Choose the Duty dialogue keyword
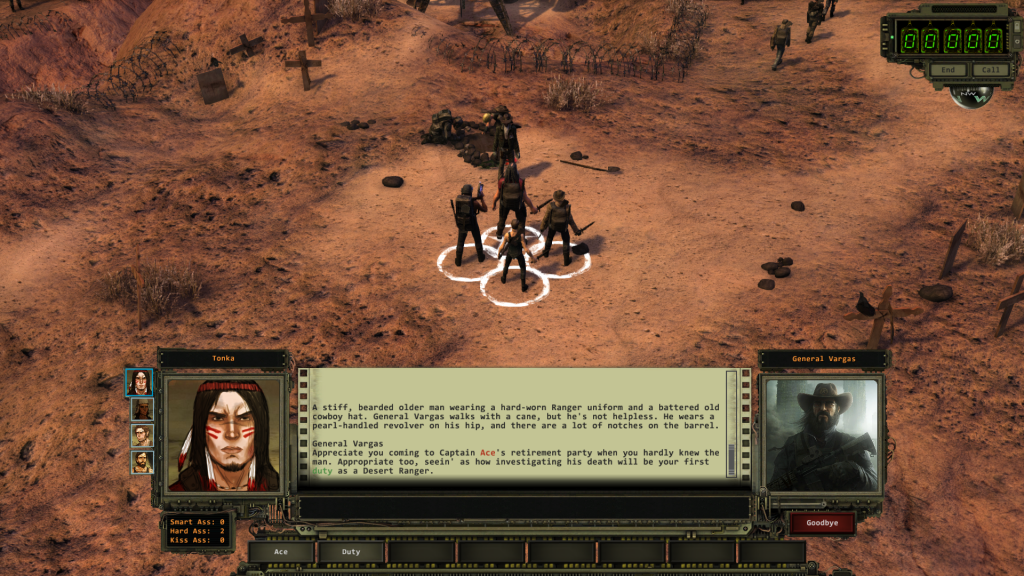1024x576 pixels. coord(352,551)
